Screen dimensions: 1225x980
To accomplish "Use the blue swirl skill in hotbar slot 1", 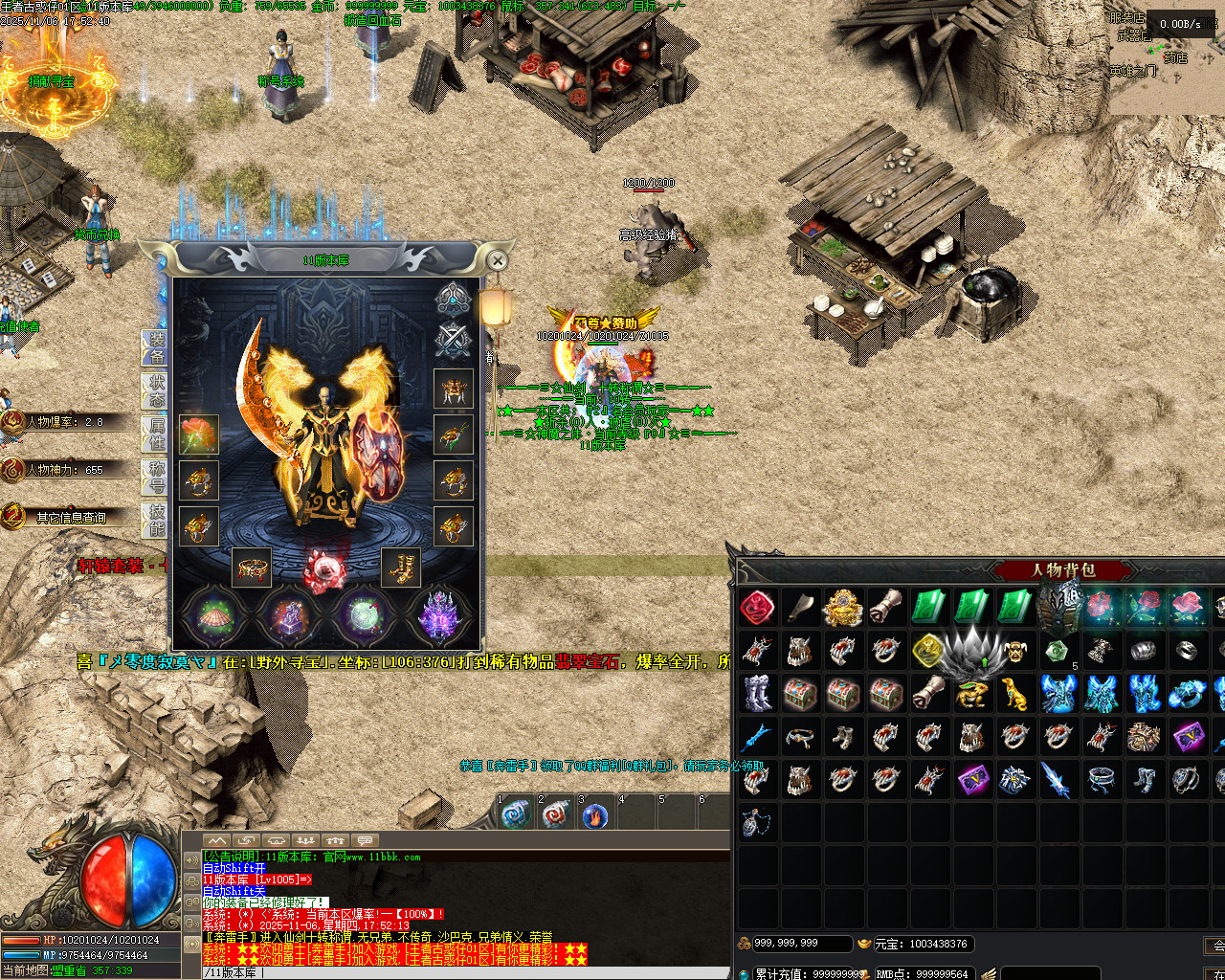I will coord(515,815).
